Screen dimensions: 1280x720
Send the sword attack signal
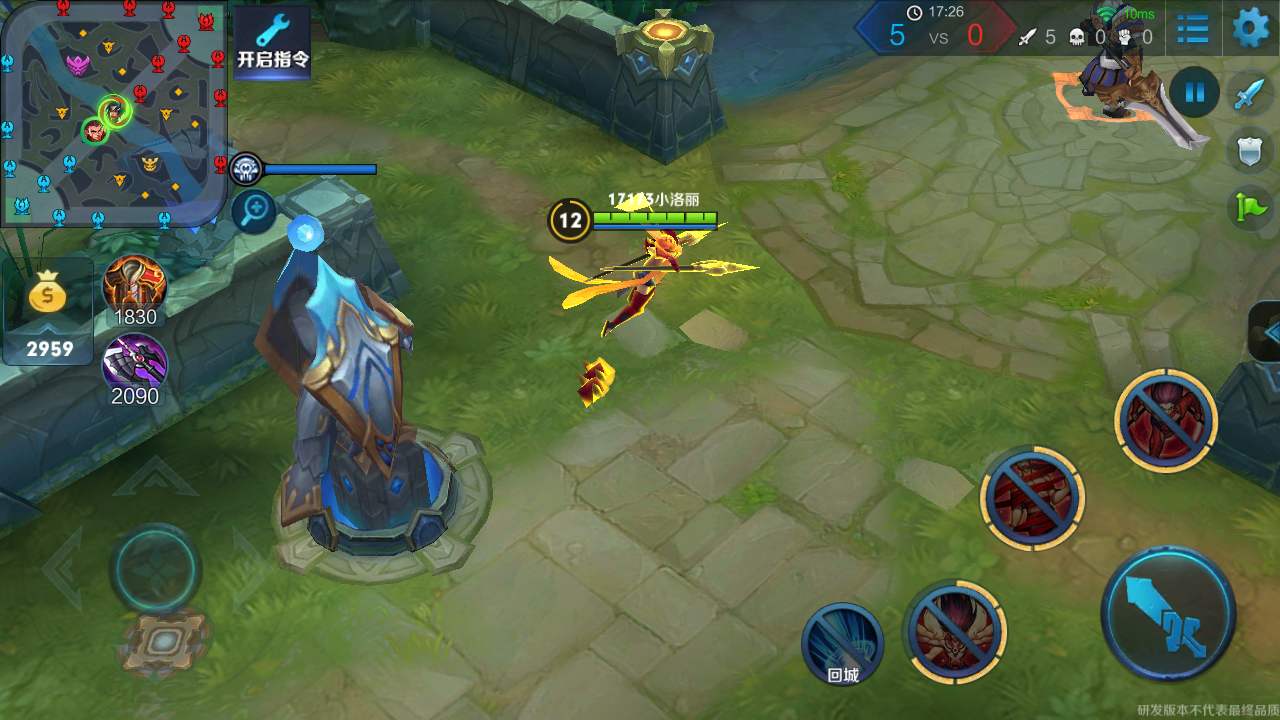pos(1250,94)
